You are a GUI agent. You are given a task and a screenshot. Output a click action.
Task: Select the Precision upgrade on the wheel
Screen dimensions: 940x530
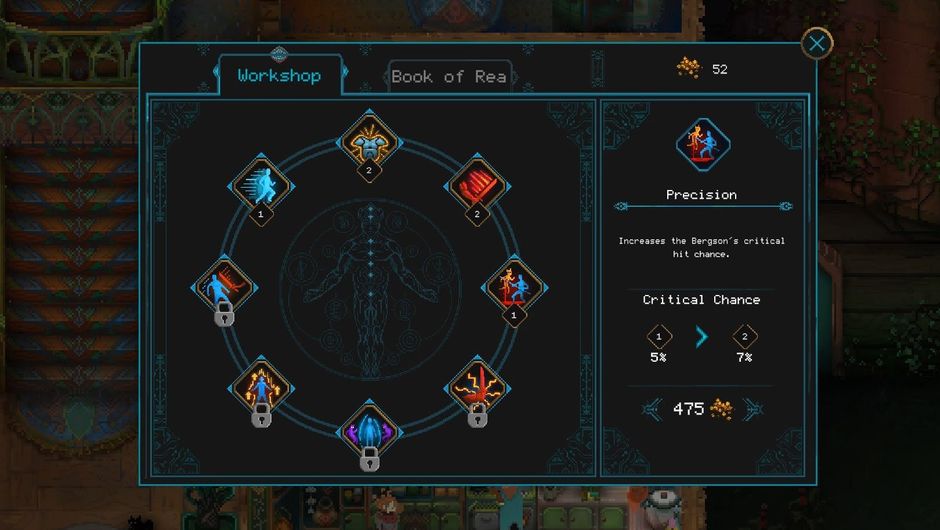pos(513,288)
